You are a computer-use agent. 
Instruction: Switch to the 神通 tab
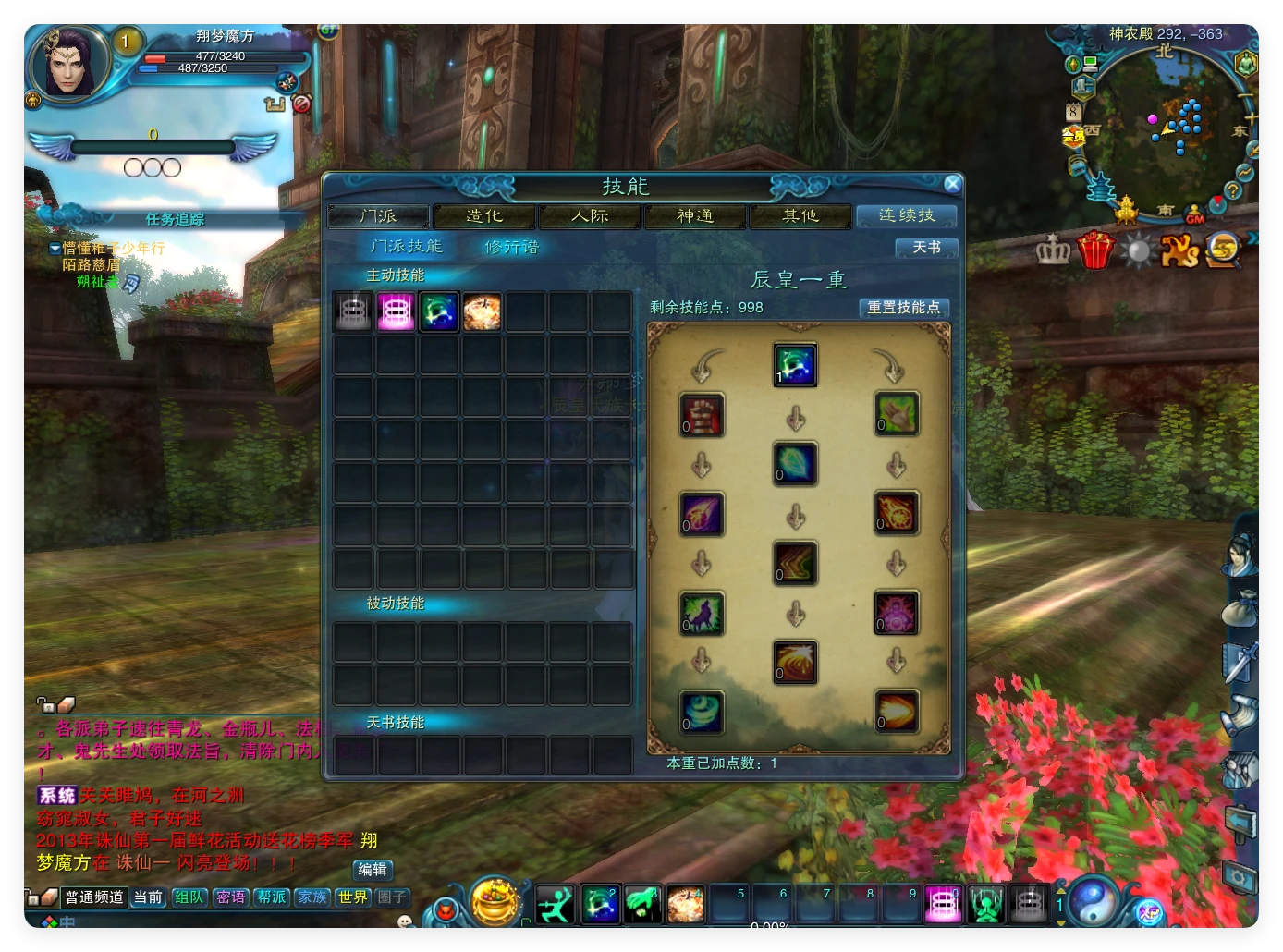695,216
